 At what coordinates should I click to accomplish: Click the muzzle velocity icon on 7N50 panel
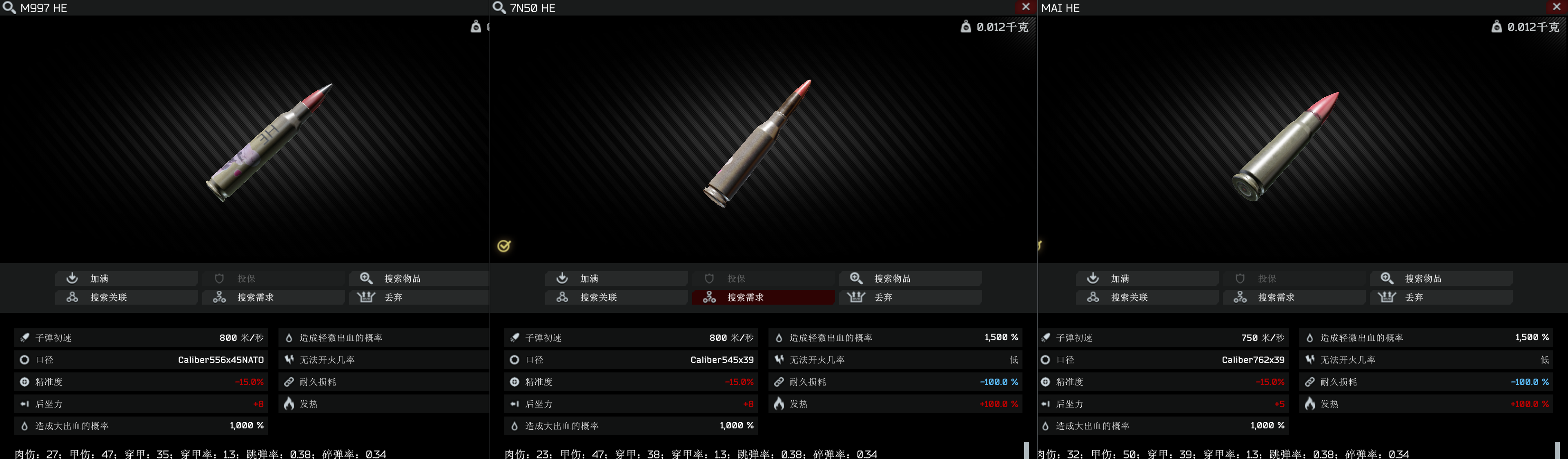(515, 337)
